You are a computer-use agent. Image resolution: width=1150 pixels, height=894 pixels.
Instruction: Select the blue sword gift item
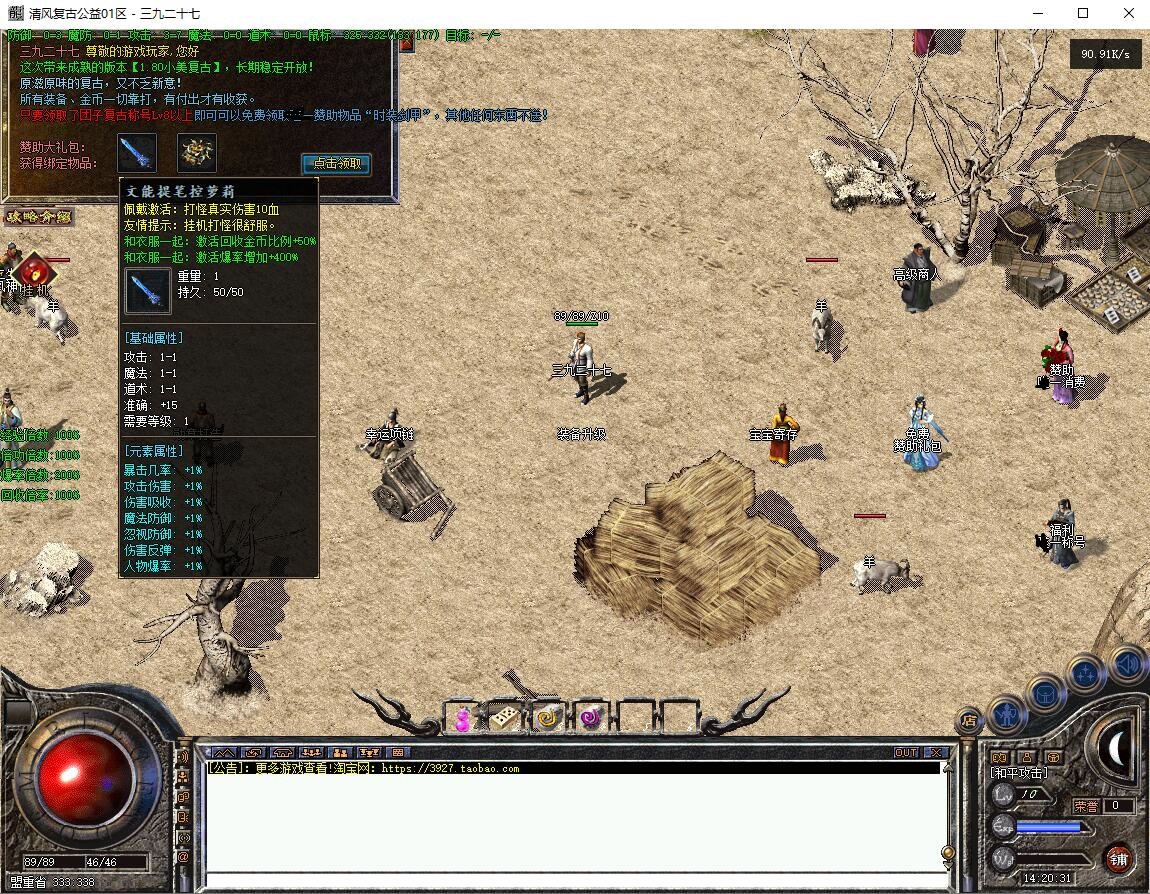[x=137, y=153]
